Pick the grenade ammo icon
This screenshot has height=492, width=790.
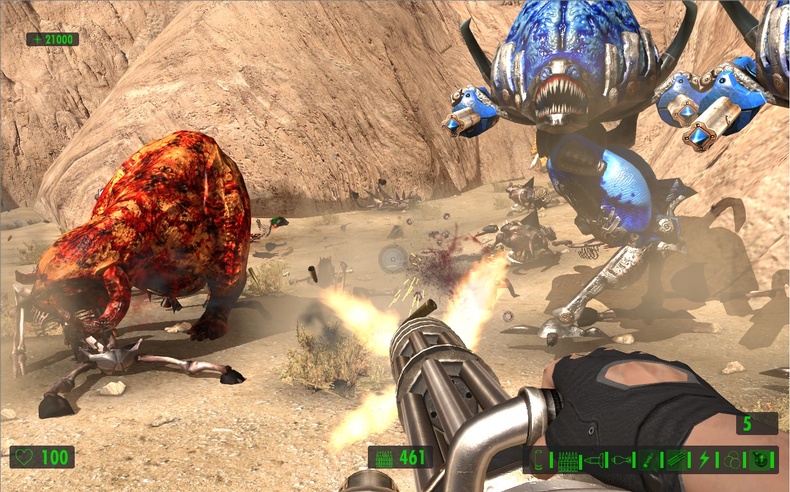620,460
